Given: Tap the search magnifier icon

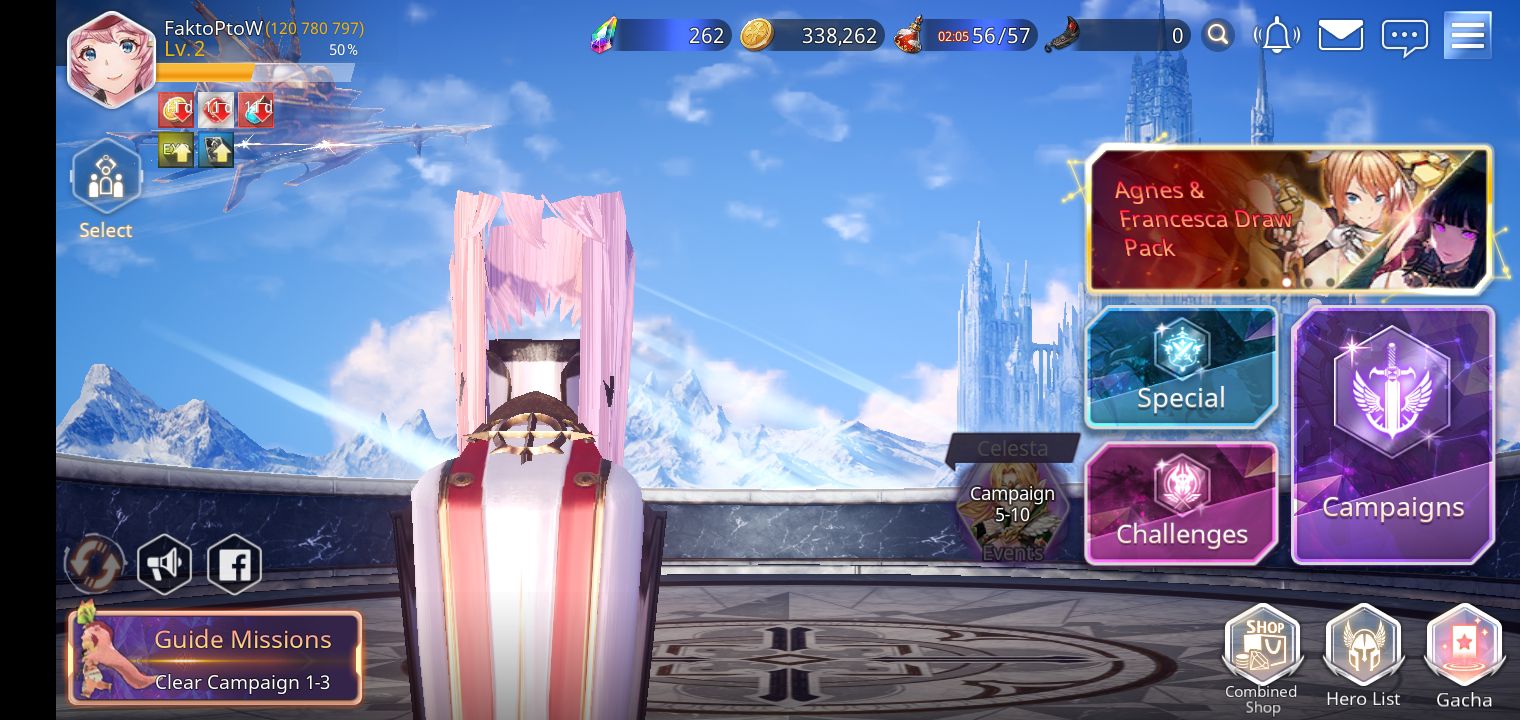Looking at the screenshot, I should [x=1218, y=34].
